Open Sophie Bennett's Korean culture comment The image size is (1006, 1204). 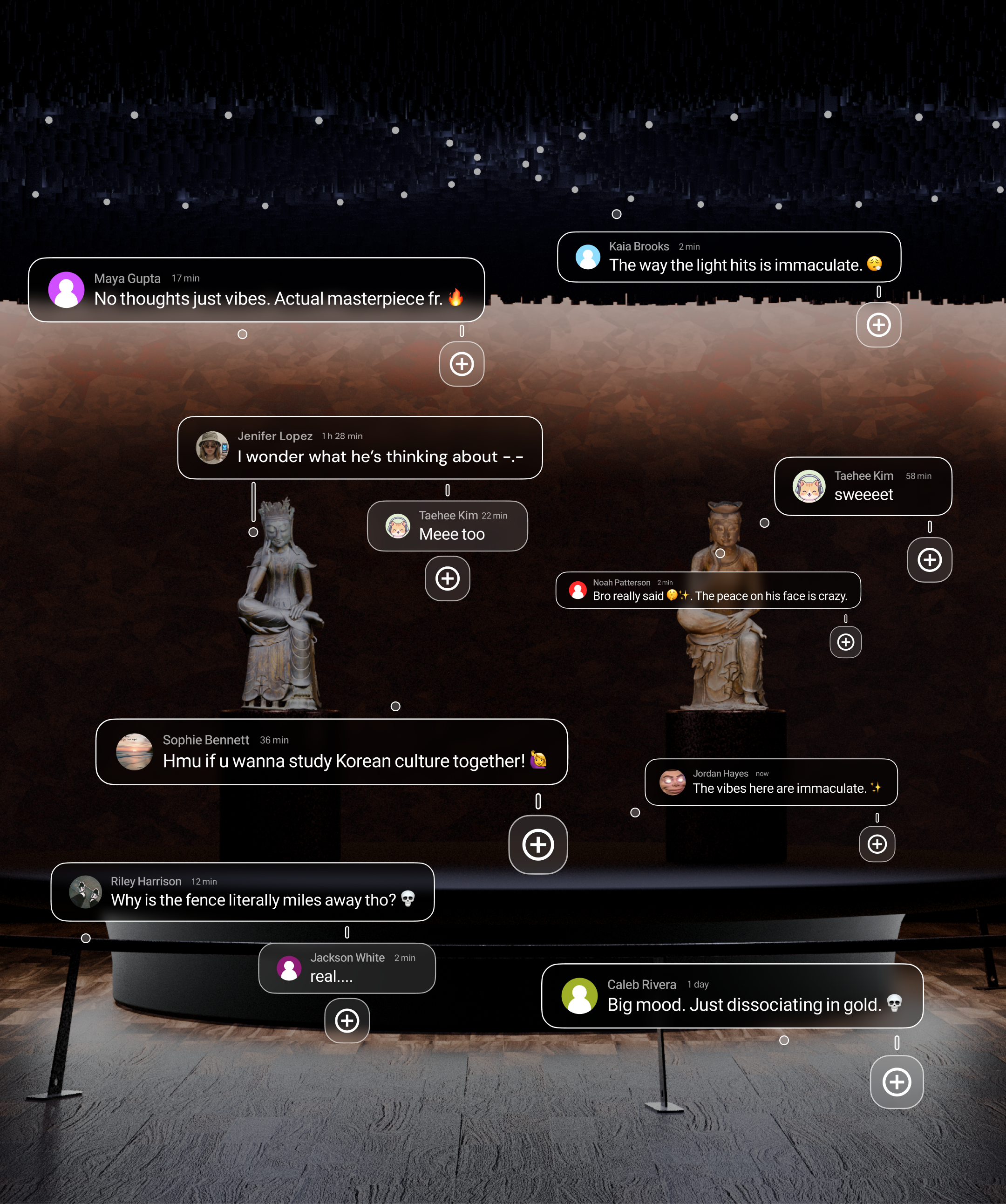pos(331,752)
